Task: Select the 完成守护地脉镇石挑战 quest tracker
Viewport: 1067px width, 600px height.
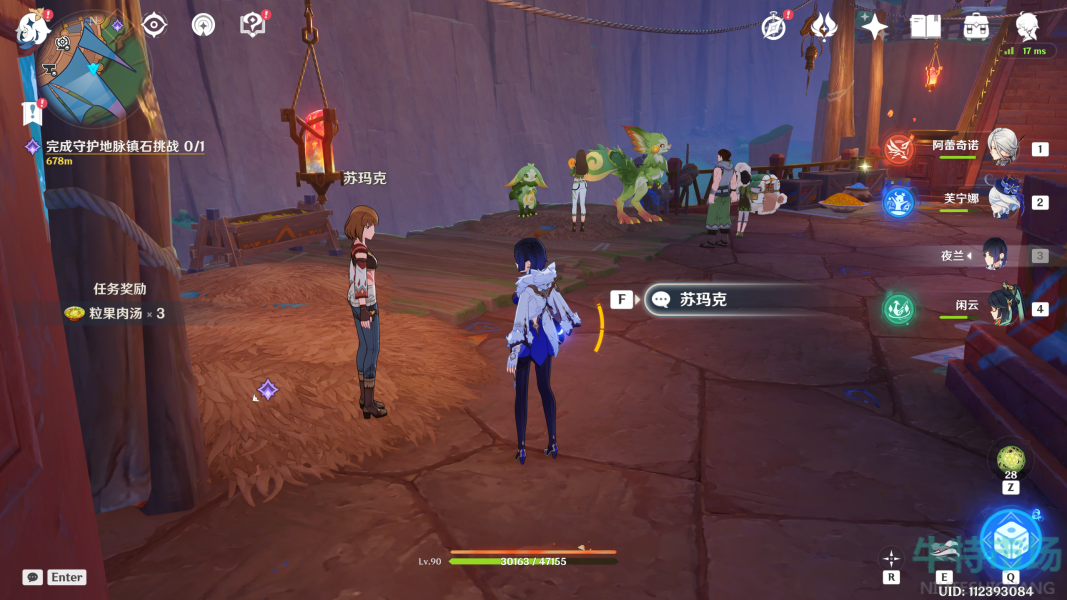Action: pyautogui.click(x=124, y=147)
